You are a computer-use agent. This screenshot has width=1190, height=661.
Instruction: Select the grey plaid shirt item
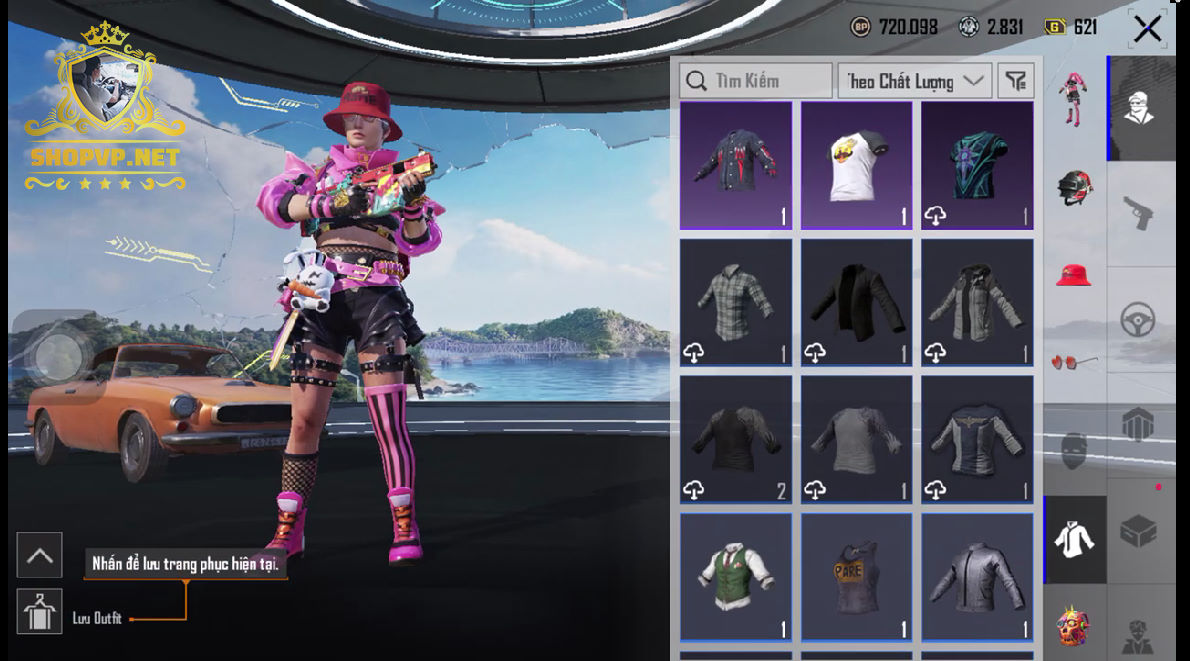tap(736, 302)
